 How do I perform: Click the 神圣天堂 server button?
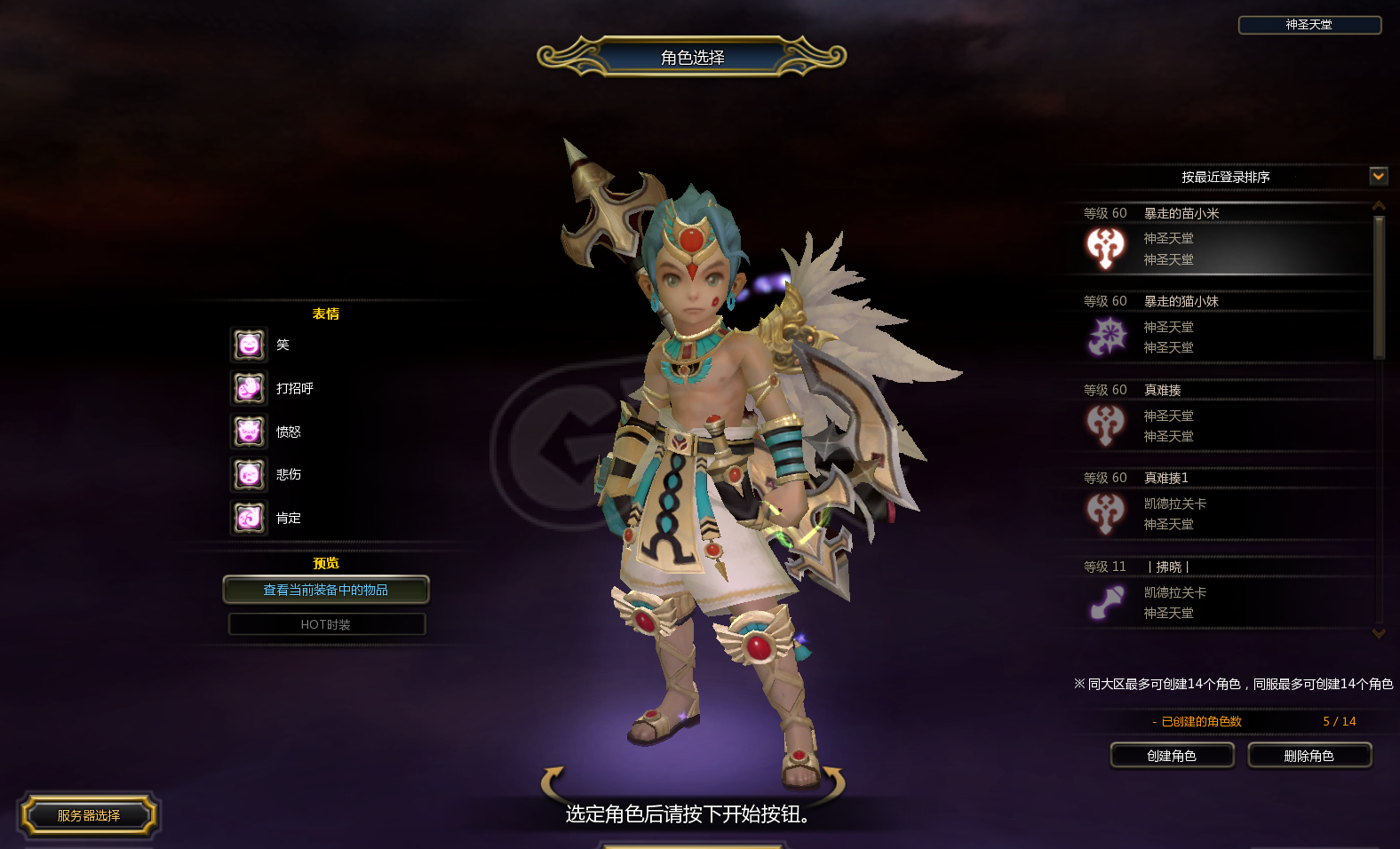click(x=1309, y=25)
